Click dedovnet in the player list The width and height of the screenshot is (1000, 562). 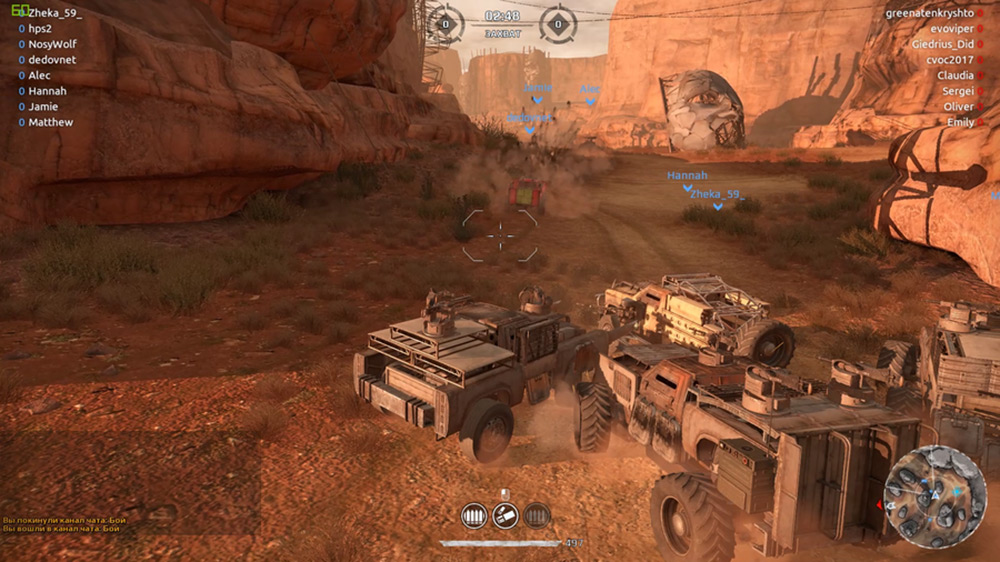pos(52,60)
